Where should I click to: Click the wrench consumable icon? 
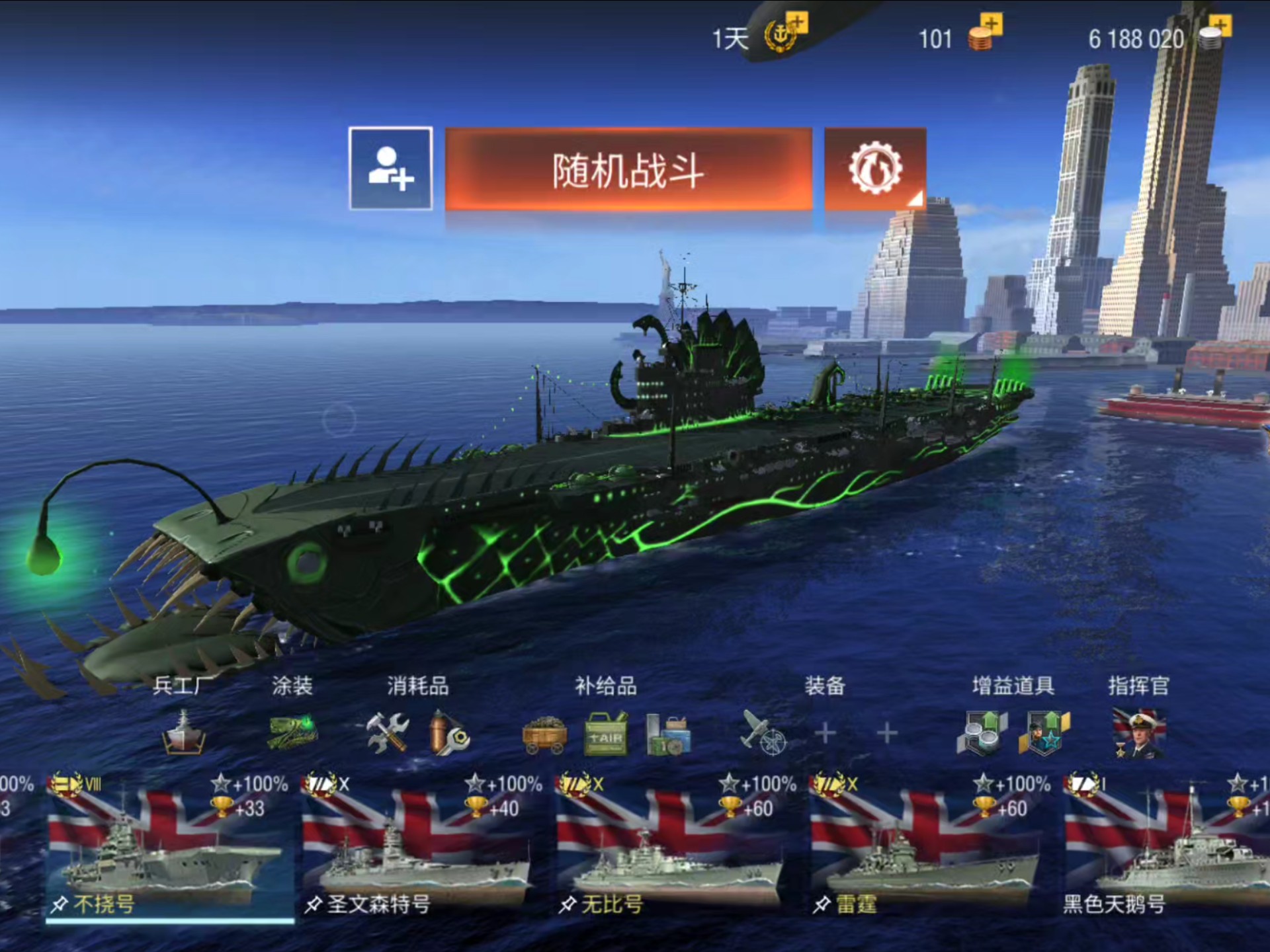click(450, 734)
